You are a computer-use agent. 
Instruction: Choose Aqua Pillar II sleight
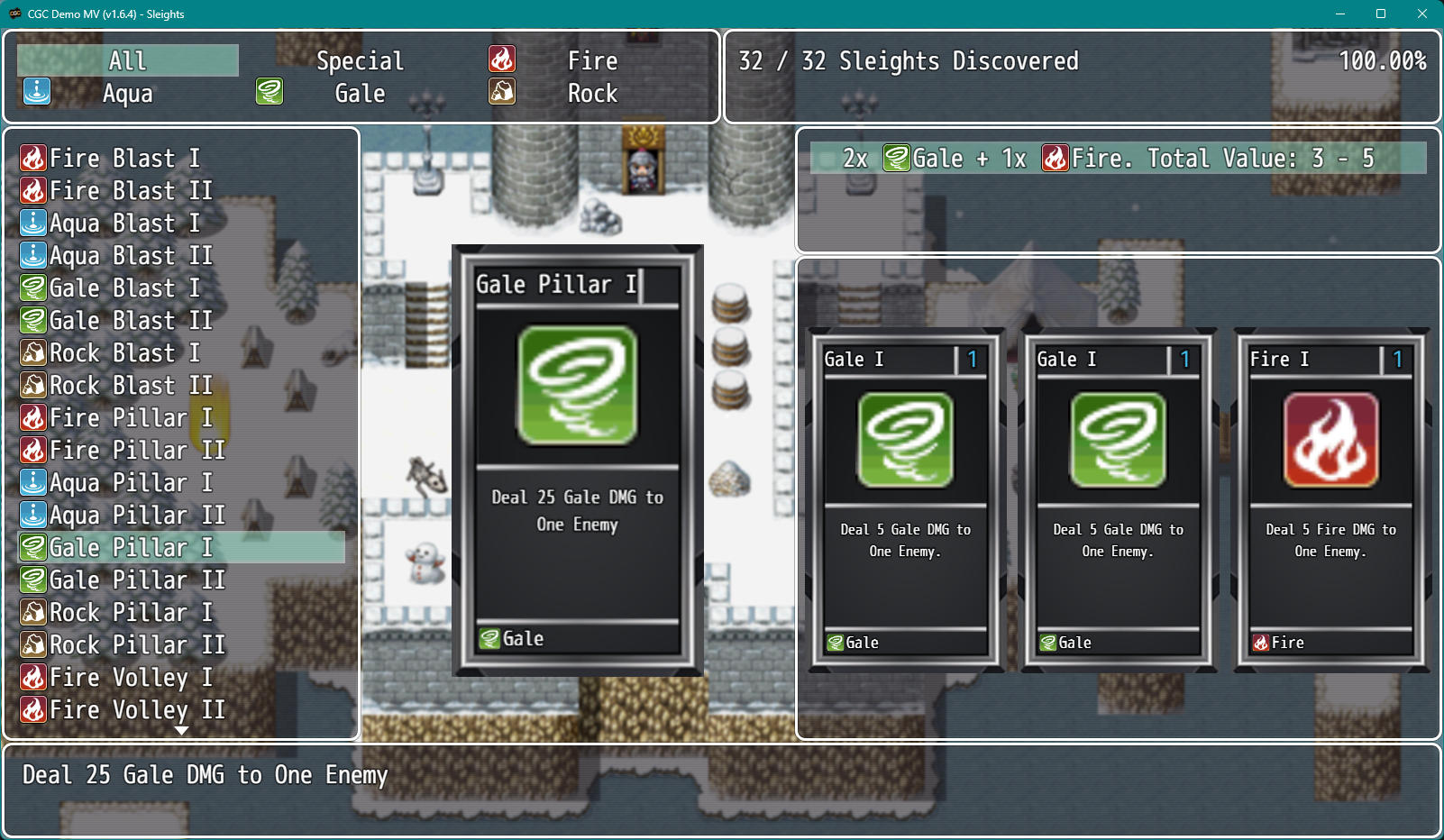(x=137, y=516)
